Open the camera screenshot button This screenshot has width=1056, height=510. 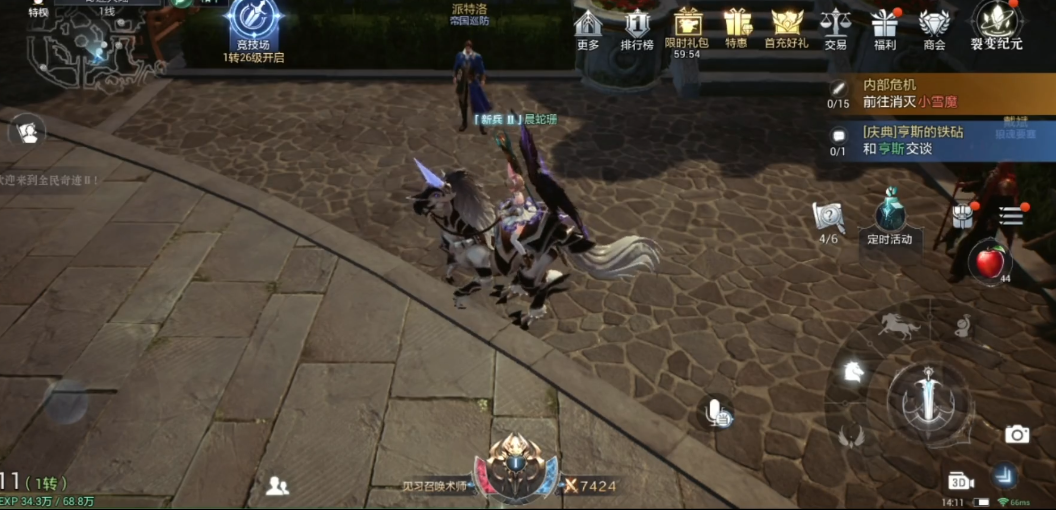1017,434
